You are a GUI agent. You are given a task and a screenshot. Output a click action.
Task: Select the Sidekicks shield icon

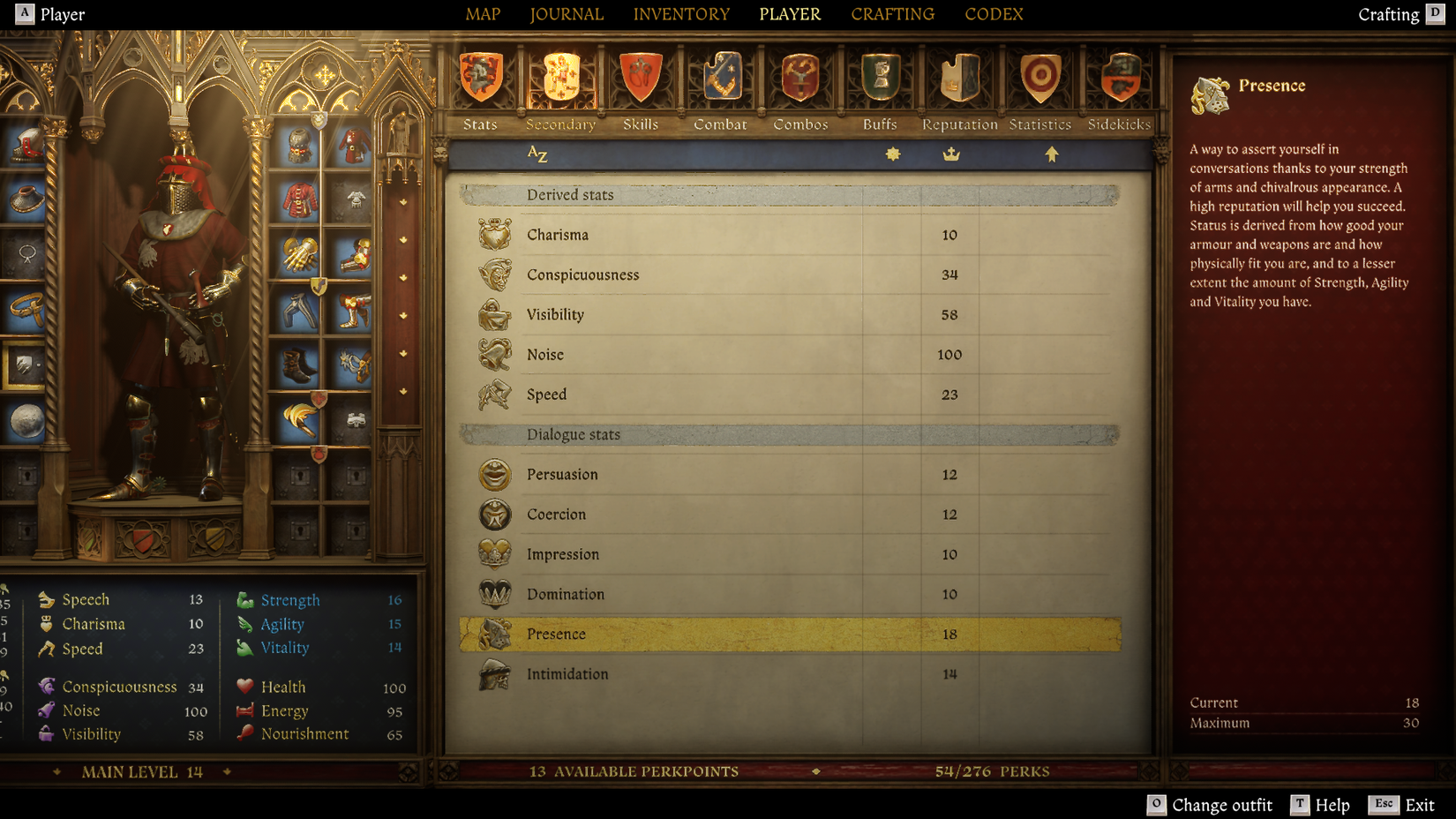tap(1119, 78)
